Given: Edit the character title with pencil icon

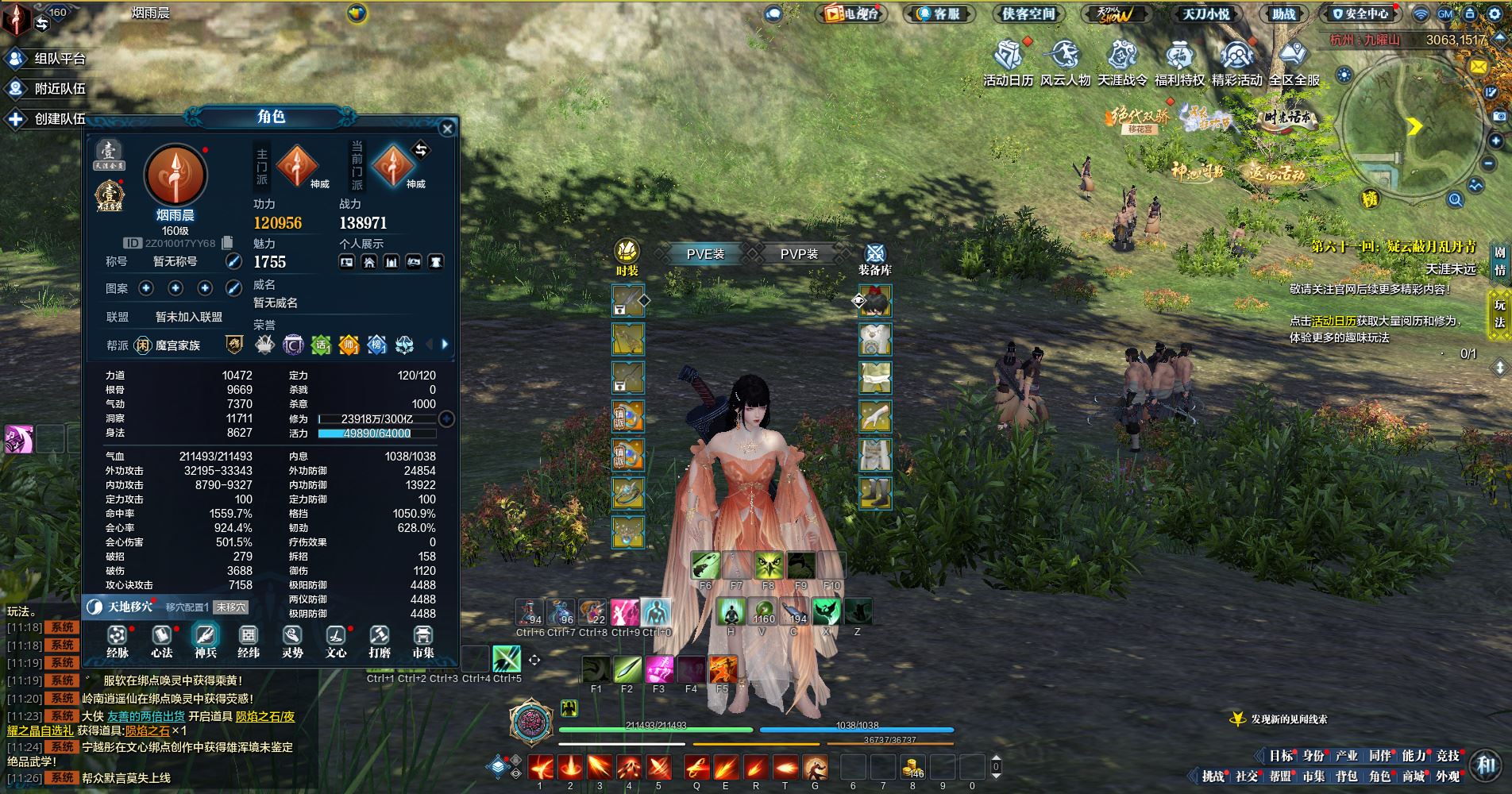Looking at the screenshot, I should pos(233,261).
